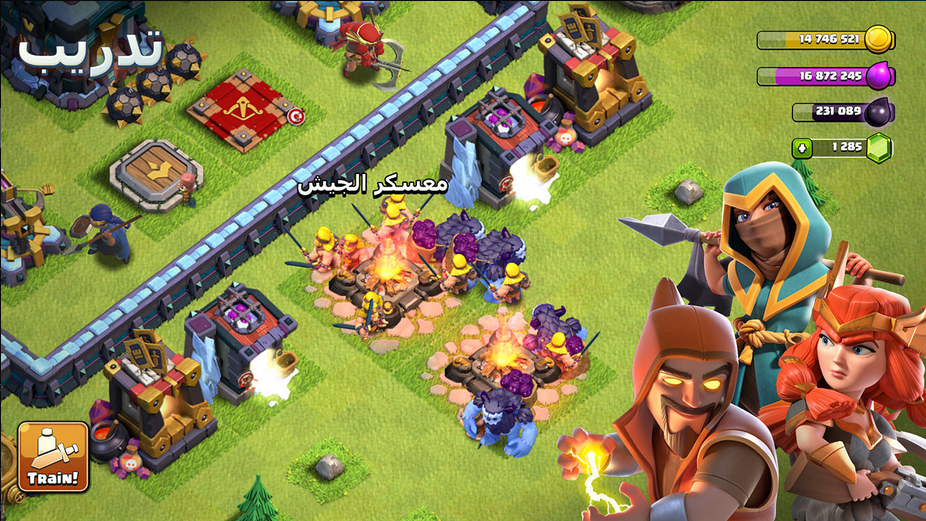Open the Train! army menu
The width and height of the screenshot is (926, 521).
(53, 457)
